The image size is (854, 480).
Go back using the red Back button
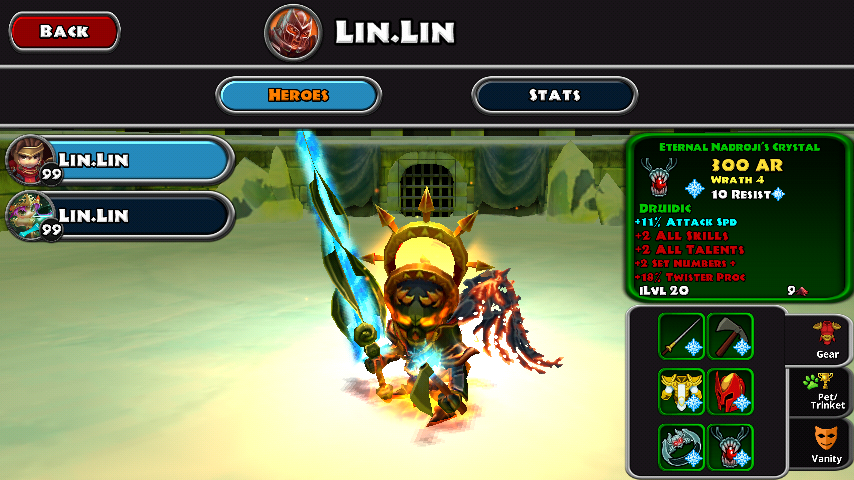[x=64, y=31]
